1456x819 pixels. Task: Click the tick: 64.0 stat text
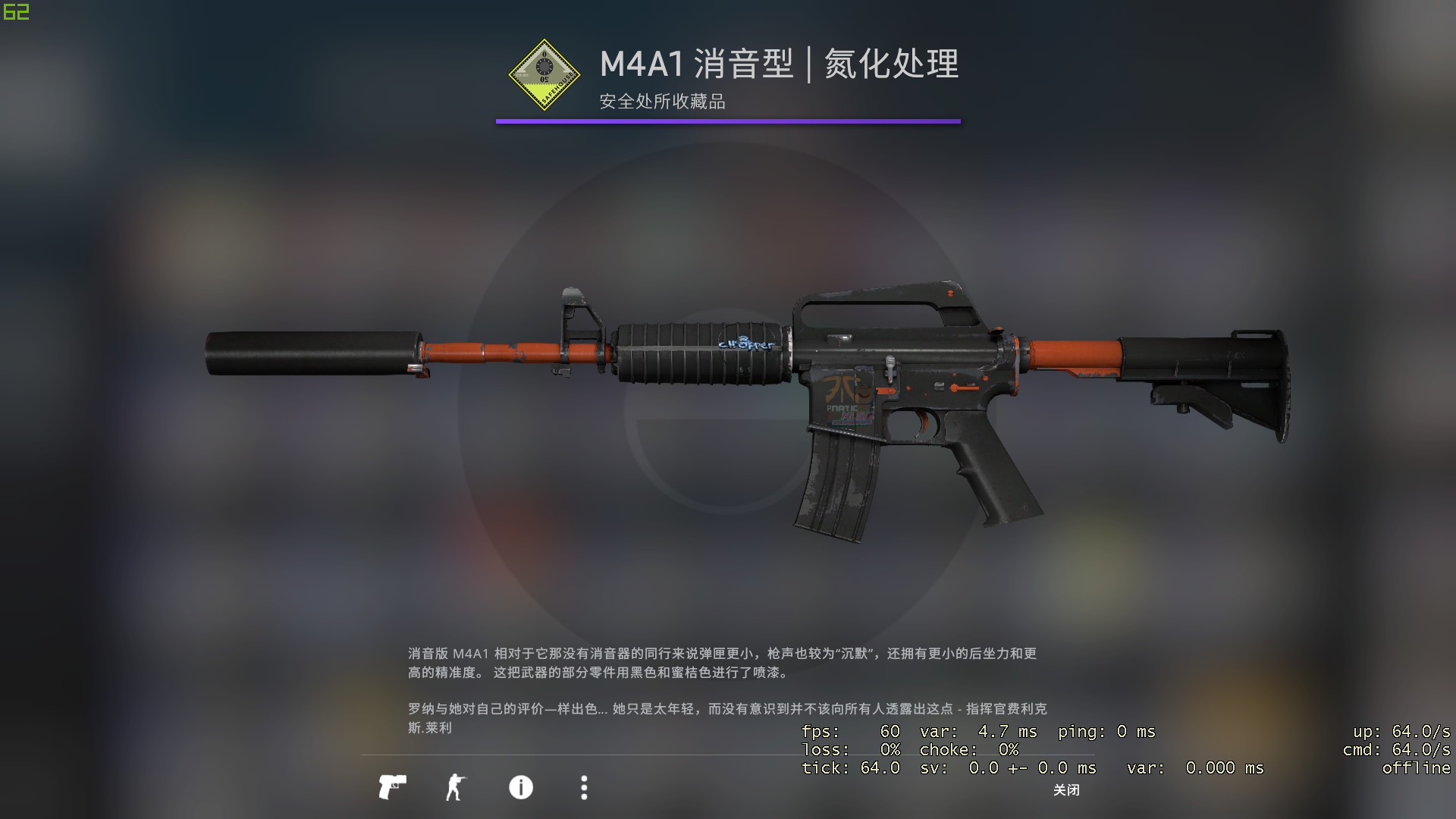[x=849, y=768]
